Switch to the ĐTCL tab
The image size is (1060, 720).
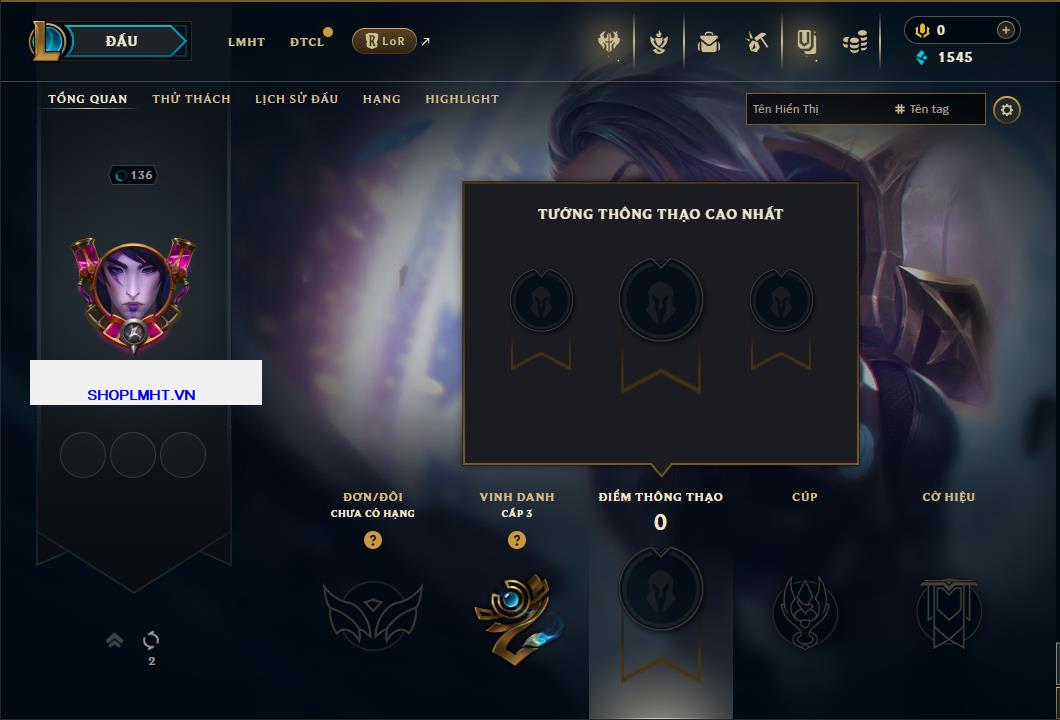coord(307,42)
